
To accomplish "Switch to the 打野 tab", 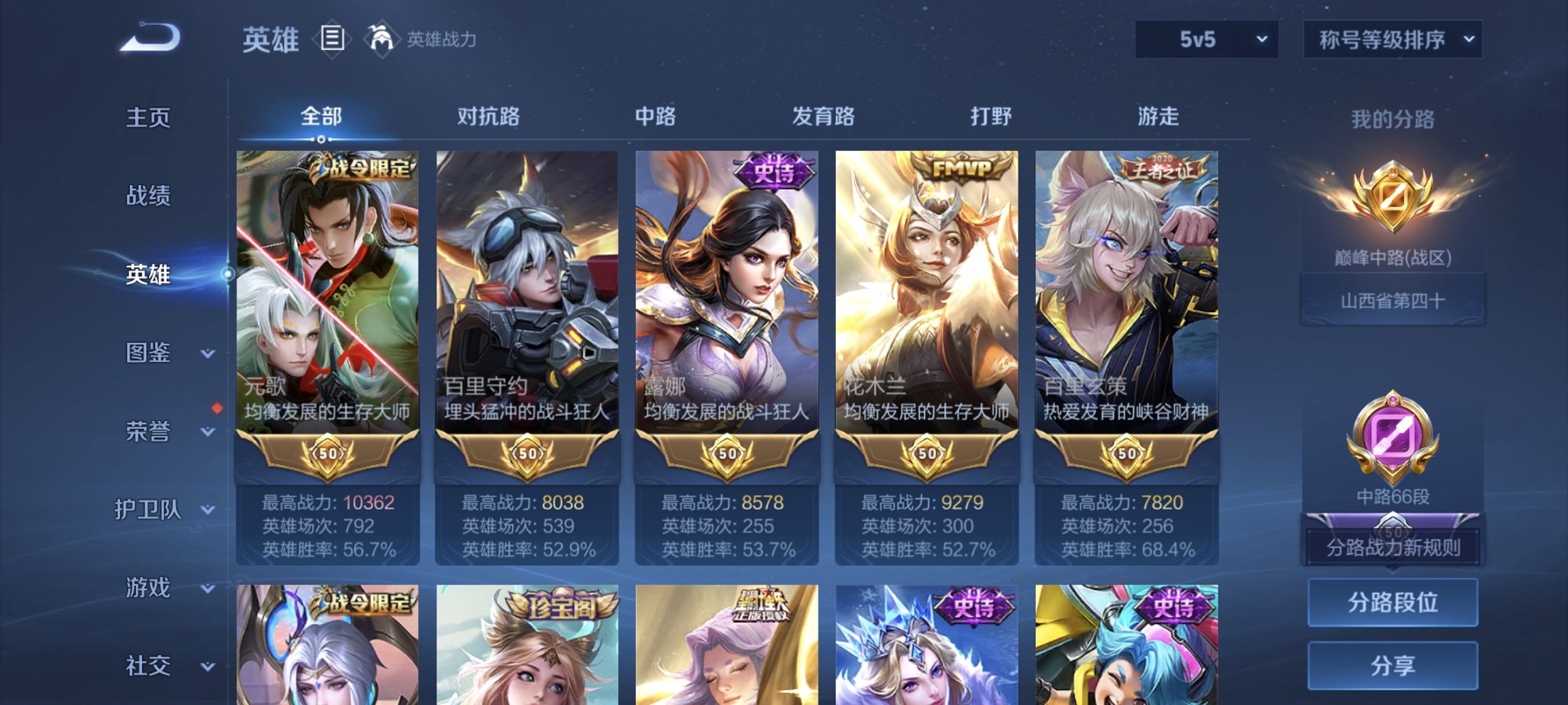I will point(992,116).
